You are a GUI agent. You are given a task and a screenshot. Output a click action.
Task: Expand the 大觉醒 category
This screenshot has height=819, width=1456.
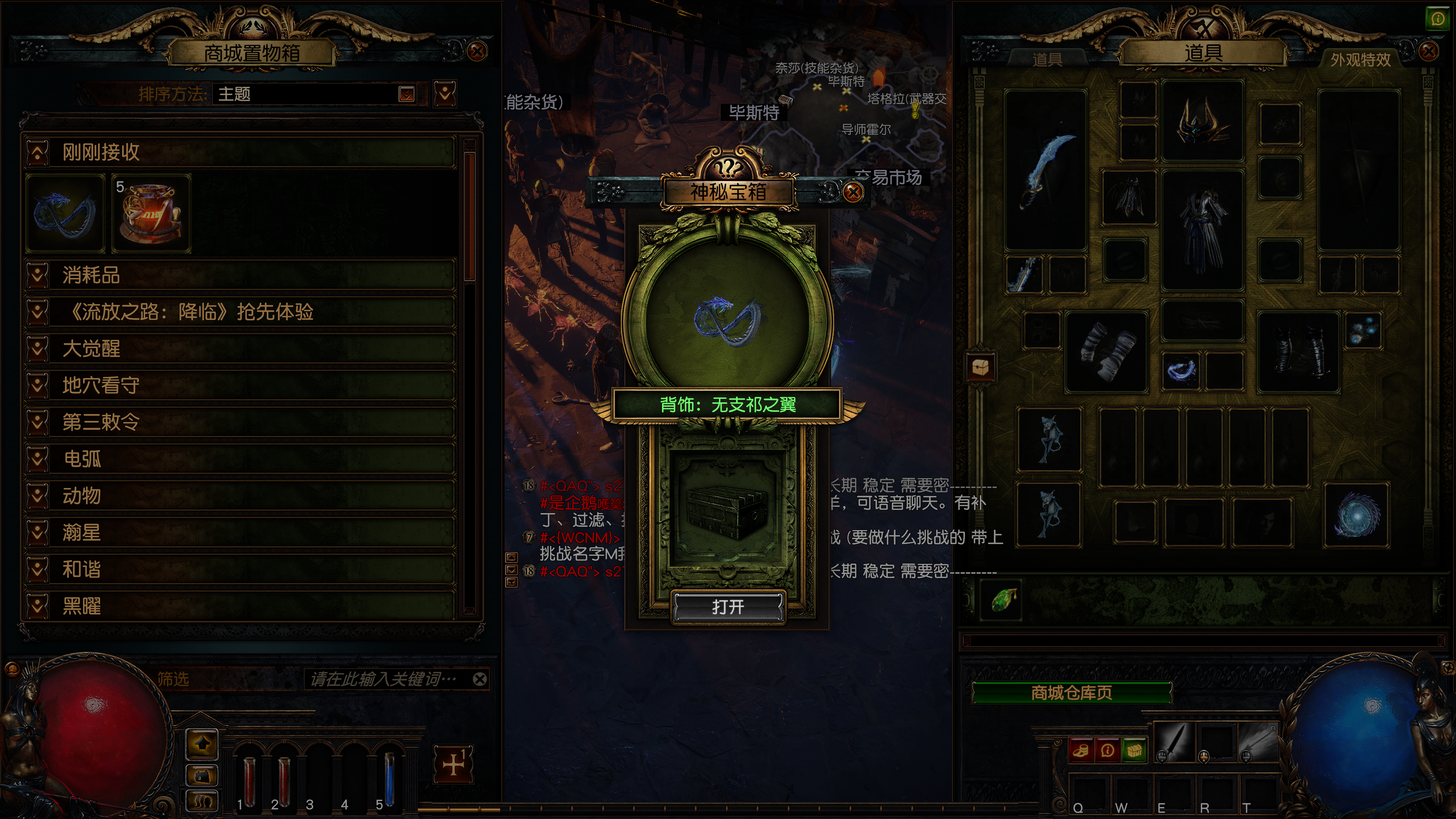point(37,349)
